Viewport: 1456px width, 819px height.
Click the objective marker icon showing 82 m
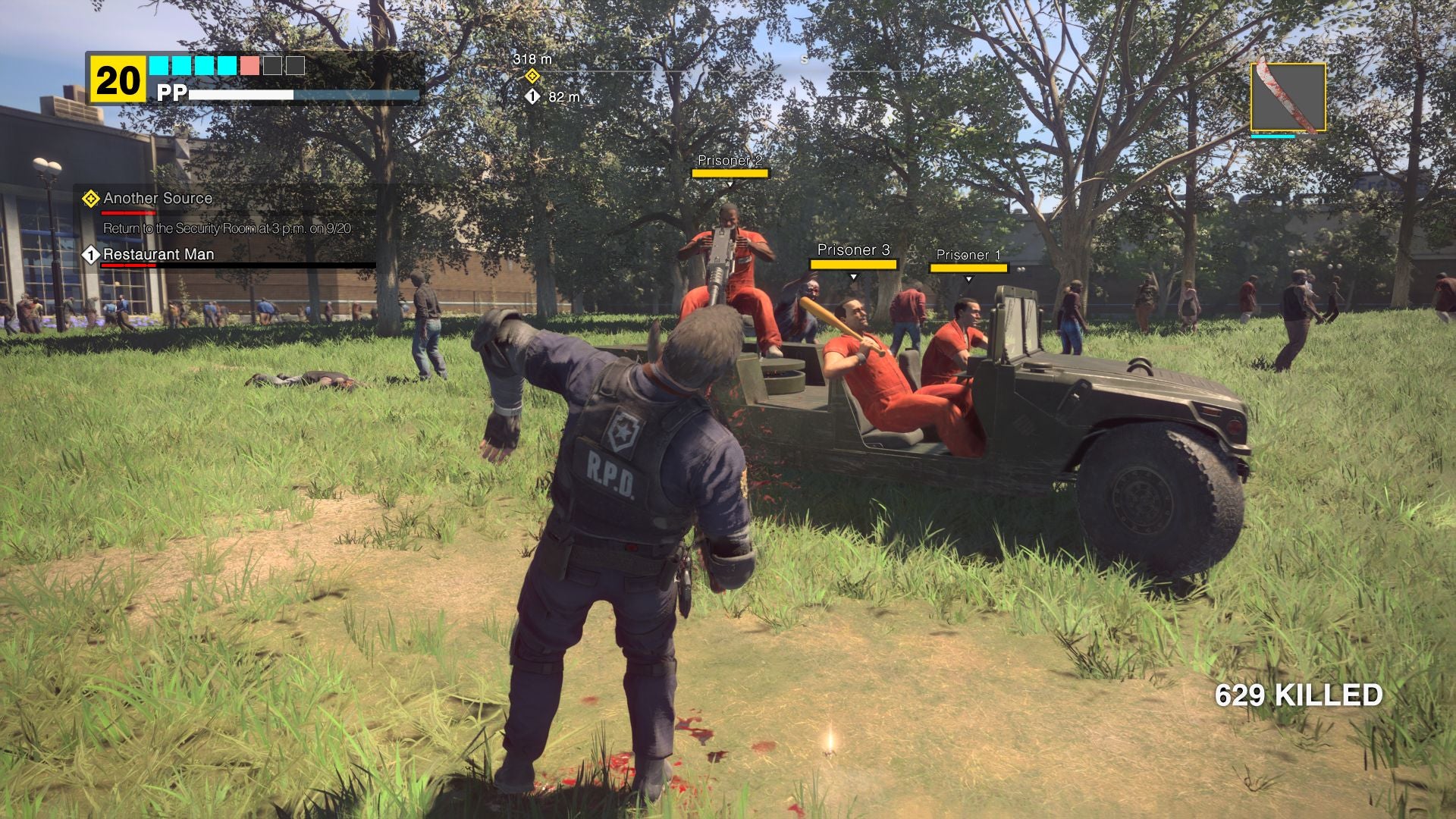[x=533, y=97]
